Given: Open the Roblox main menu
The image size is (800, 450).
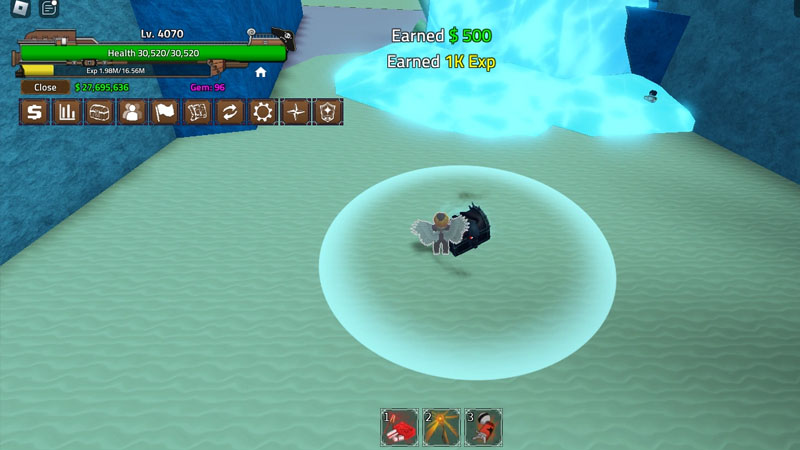Looking at the screenshot, I should (x=18, y=10).
